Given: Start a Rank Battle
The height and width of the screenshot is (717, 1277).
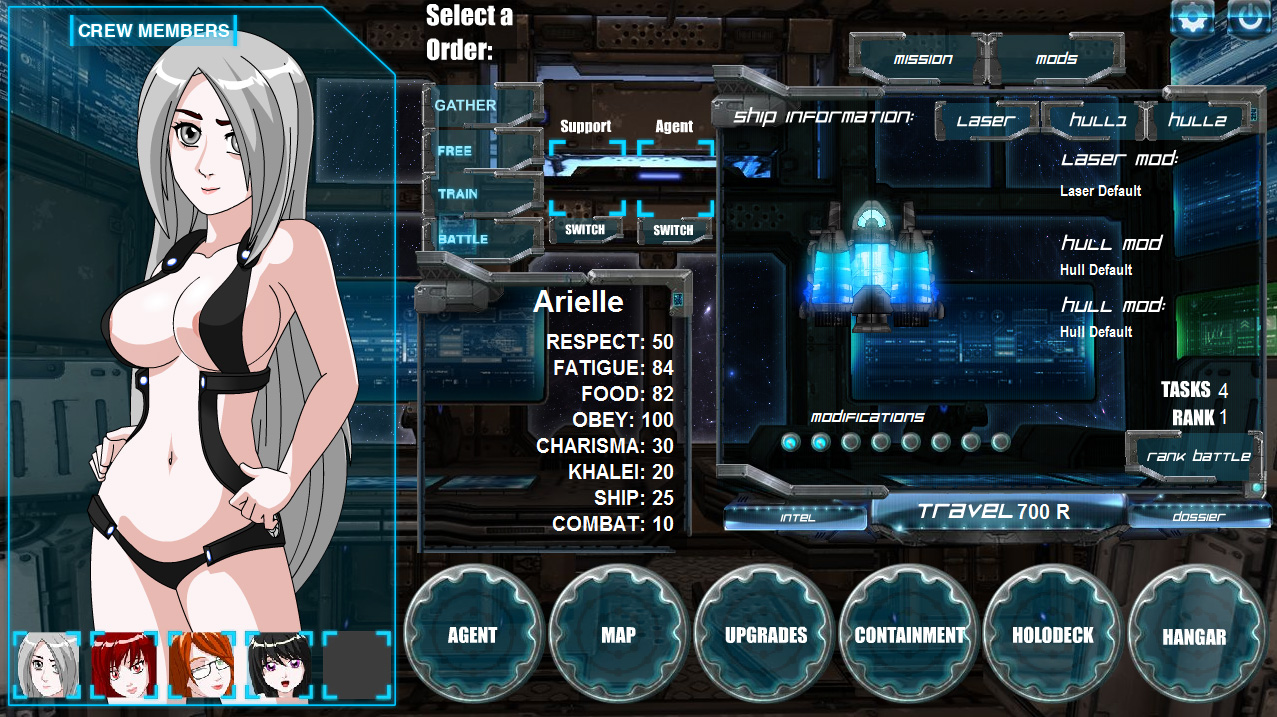Looking at the screenshot, I should 1197,456.
